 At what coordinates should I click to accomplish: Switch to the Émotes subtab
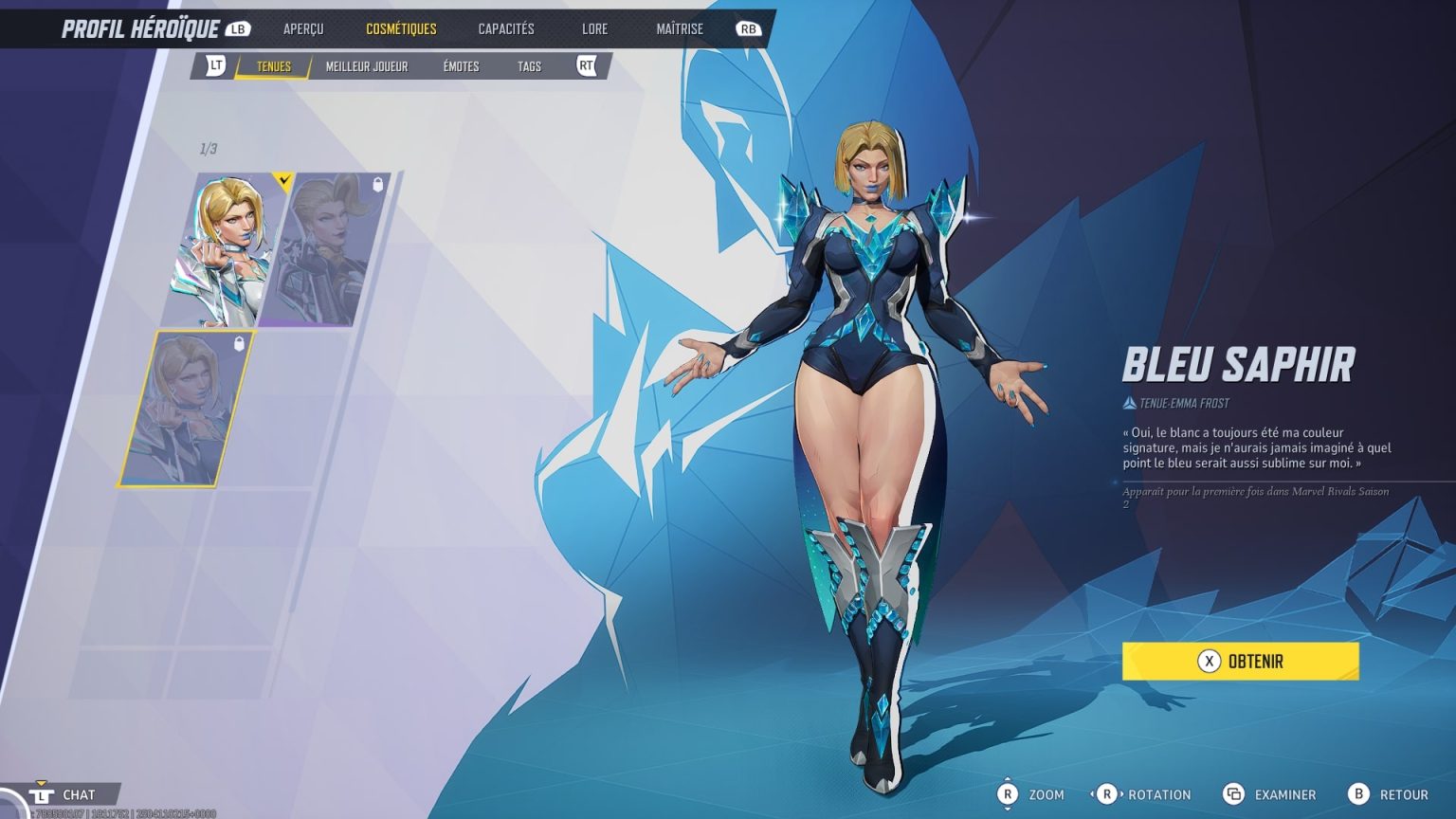[460, 65]
